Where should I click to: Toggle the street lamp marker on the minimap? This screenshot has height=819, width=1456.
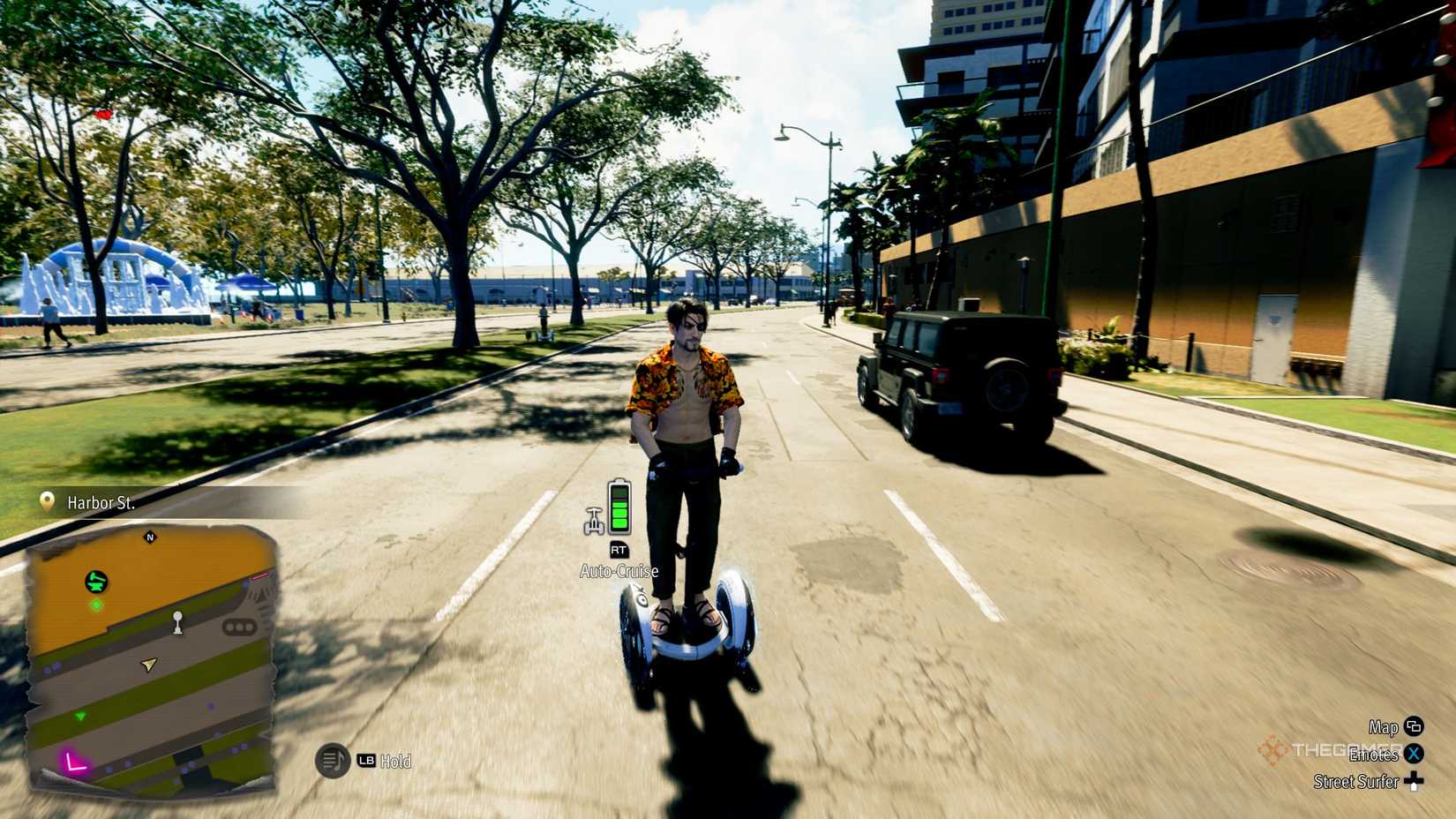pos(177,624)
